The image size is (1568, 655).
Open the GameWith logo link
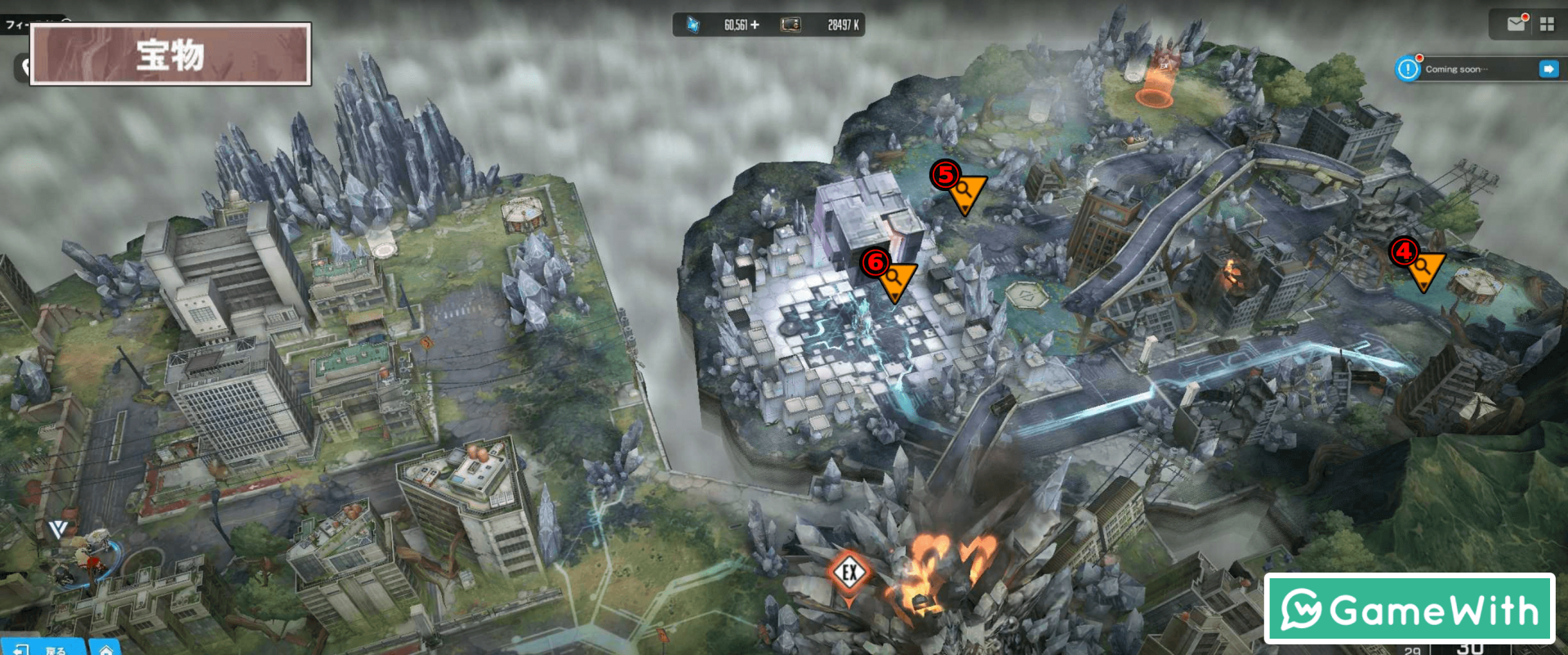pyautogui.click(x=1409, y=609)
